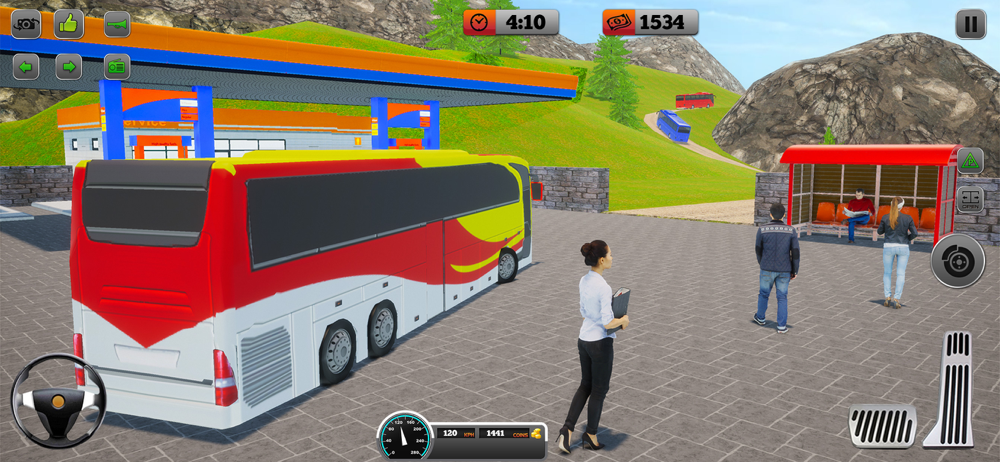Turn on the radio
This screenshot has width=1000, height=462.
tap(117, 67)
